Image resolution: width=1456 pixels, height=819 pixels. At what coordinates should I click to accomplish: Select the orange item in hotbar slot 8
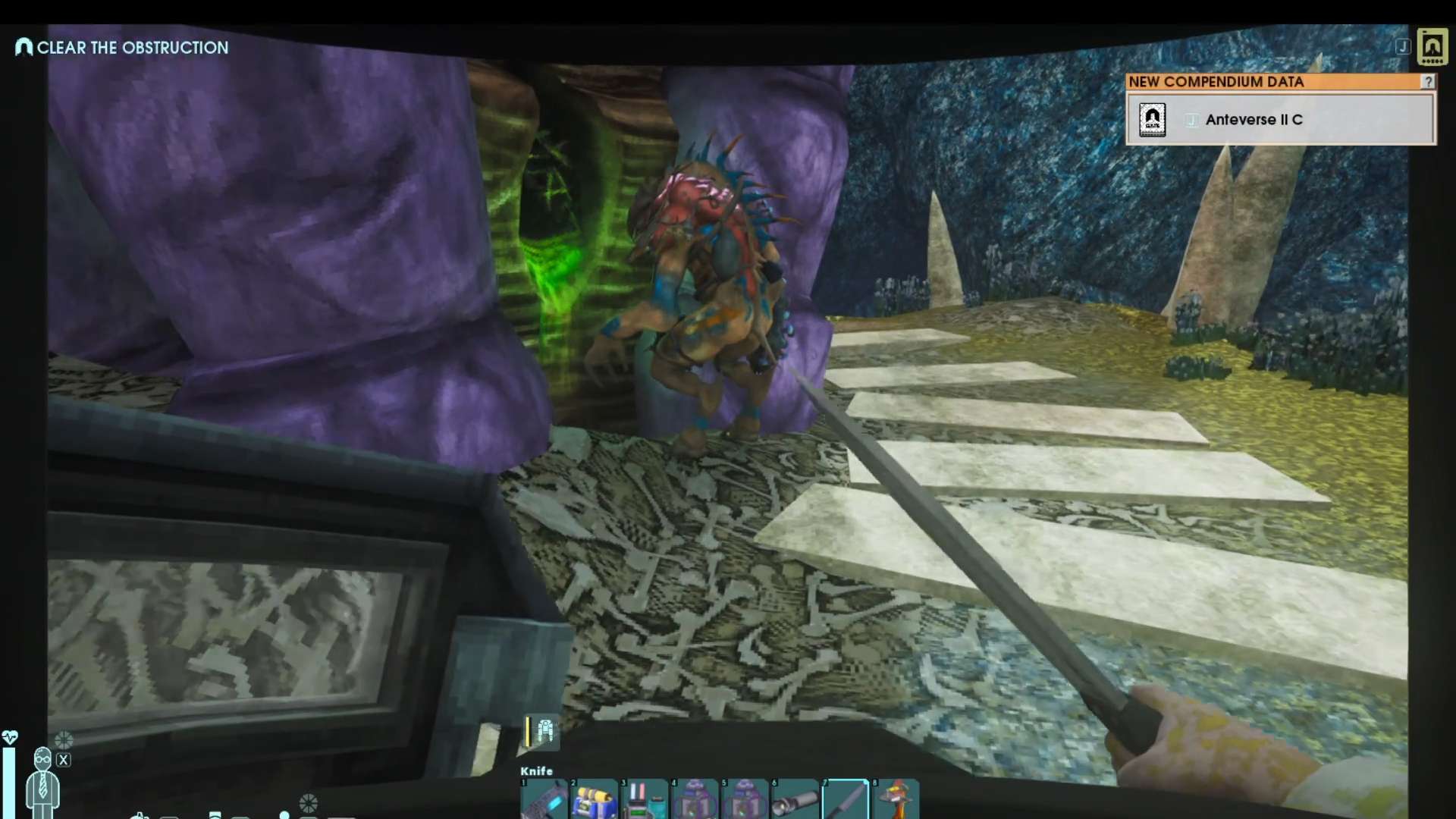point(895,799)
